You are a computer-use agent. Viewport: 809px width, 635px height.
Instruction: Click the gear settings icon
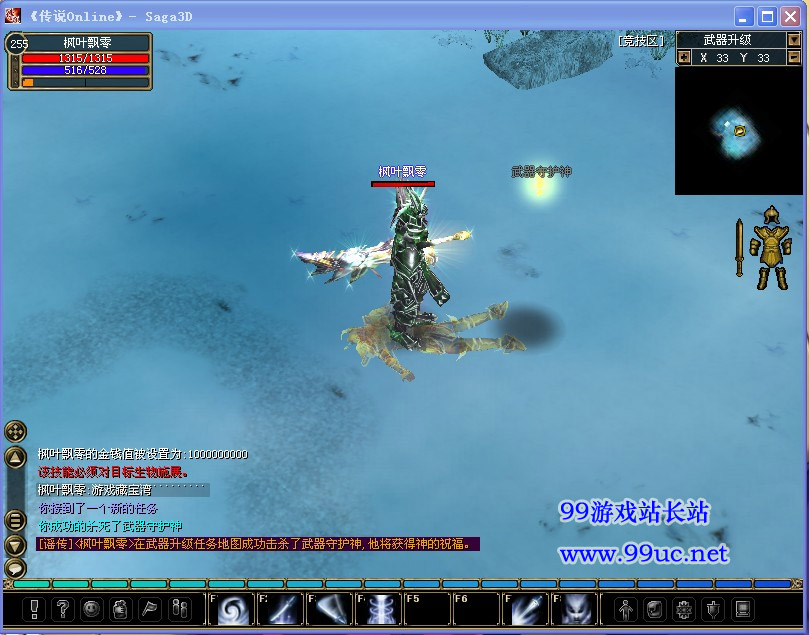point(684,608)
